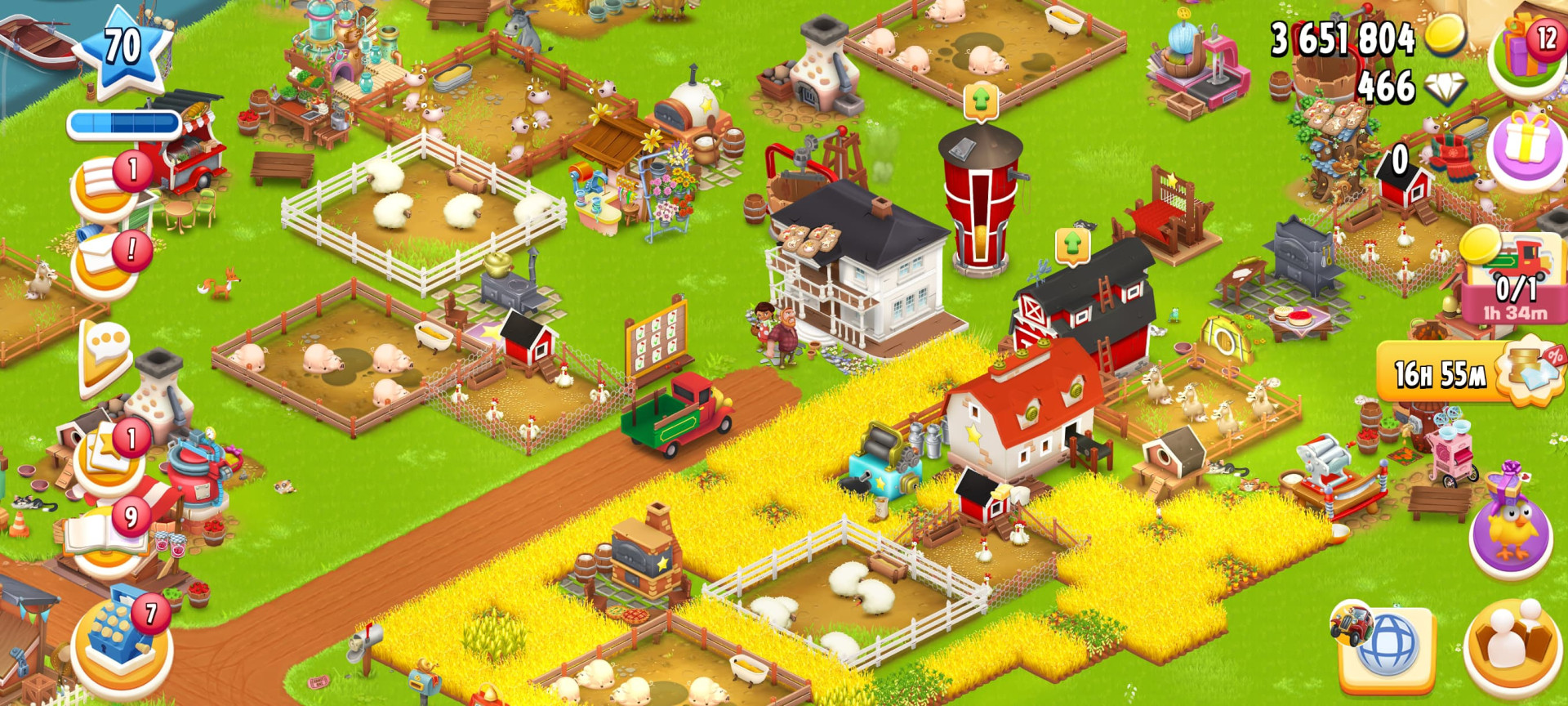The width and height of the screenshot is (1568, 706).
Task: Open the farm journal book showing 9
Action: 105,534
